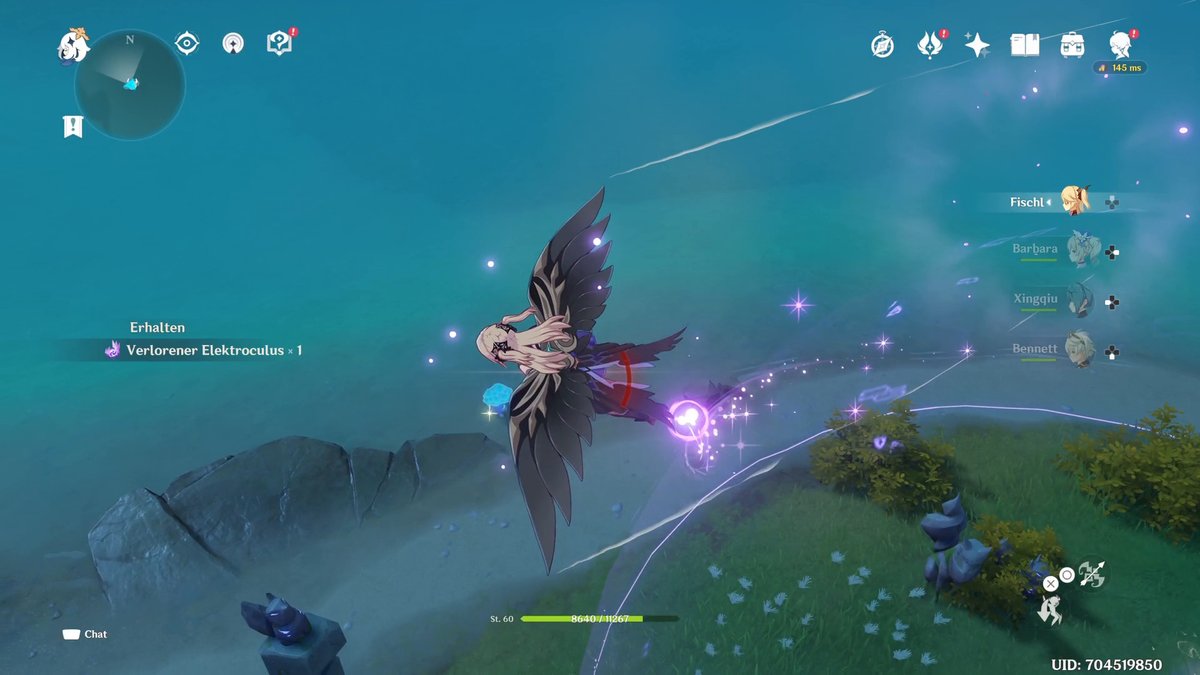
Task: Open the tutorial book with question mark
Action: 279,43
